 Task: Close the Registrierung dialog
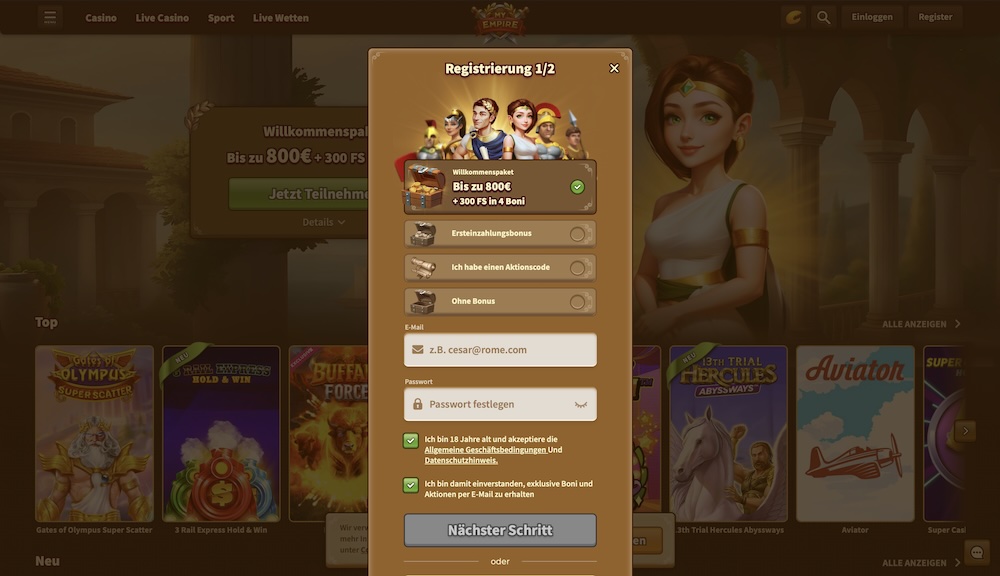click(614, 68)
